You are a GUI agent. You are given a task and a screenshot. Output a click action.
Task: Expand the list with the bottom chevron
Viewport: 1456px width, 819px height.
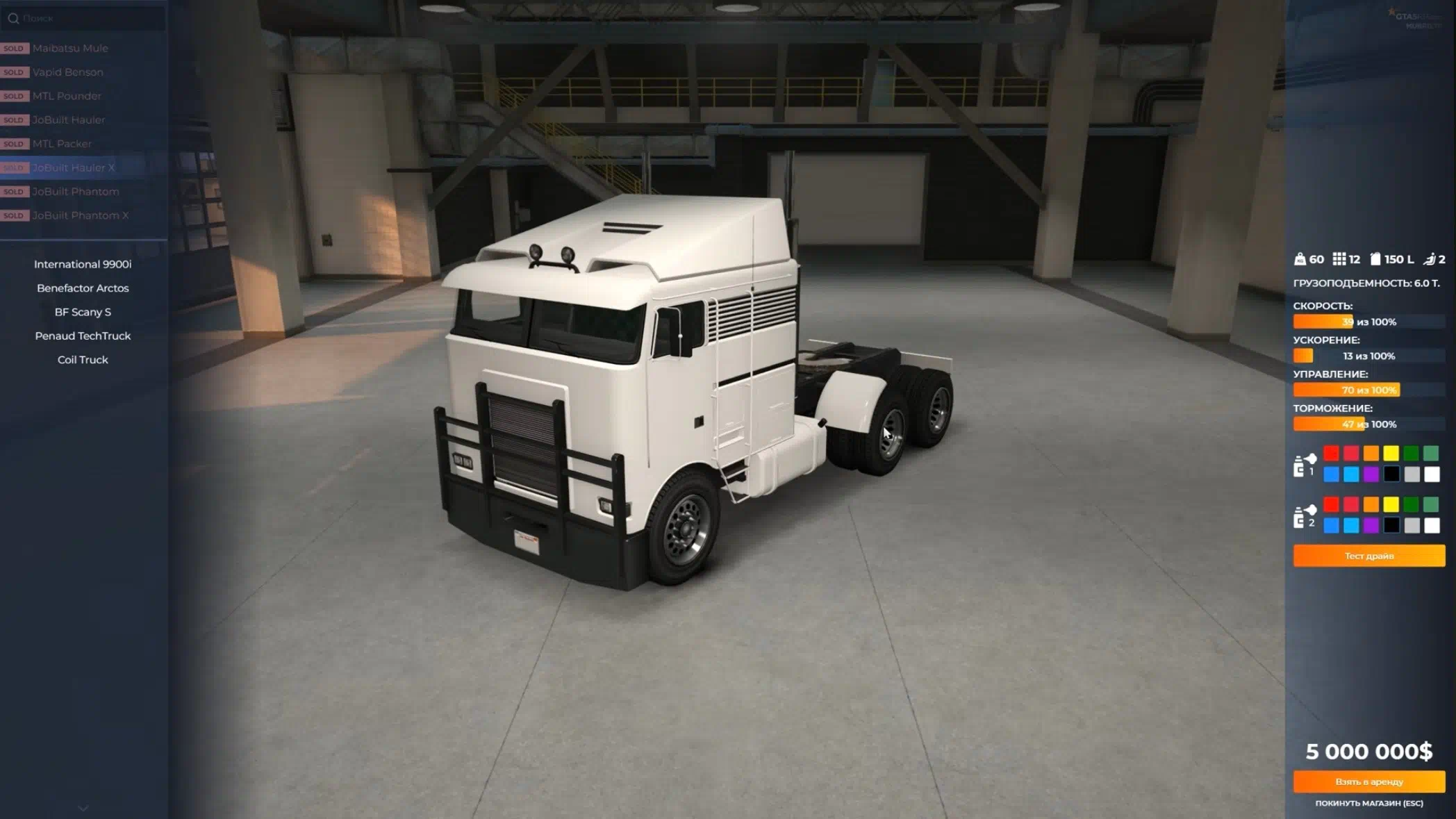(x=83, y=808)
